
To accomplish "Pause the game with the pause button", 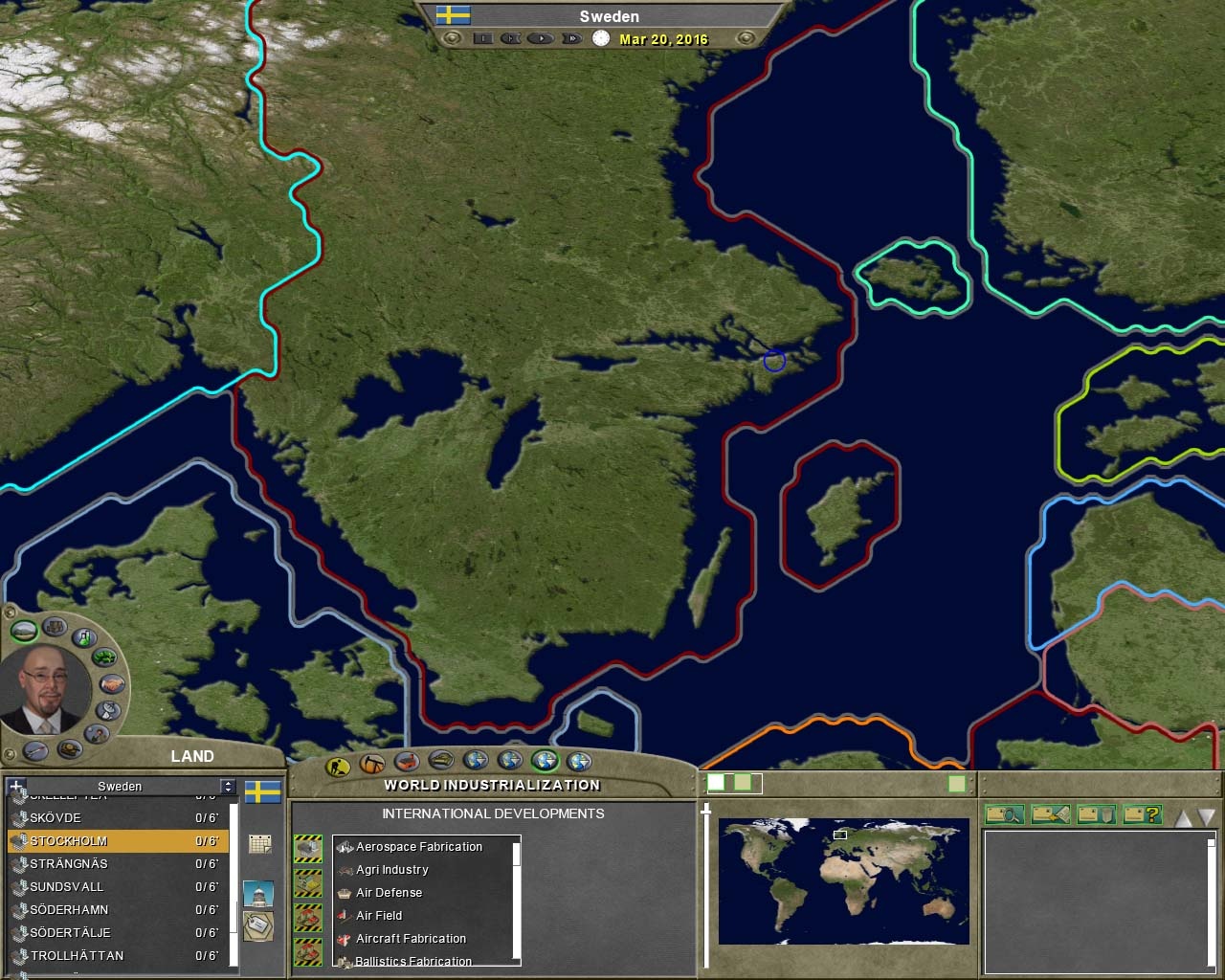I will (x=483, y=39).
